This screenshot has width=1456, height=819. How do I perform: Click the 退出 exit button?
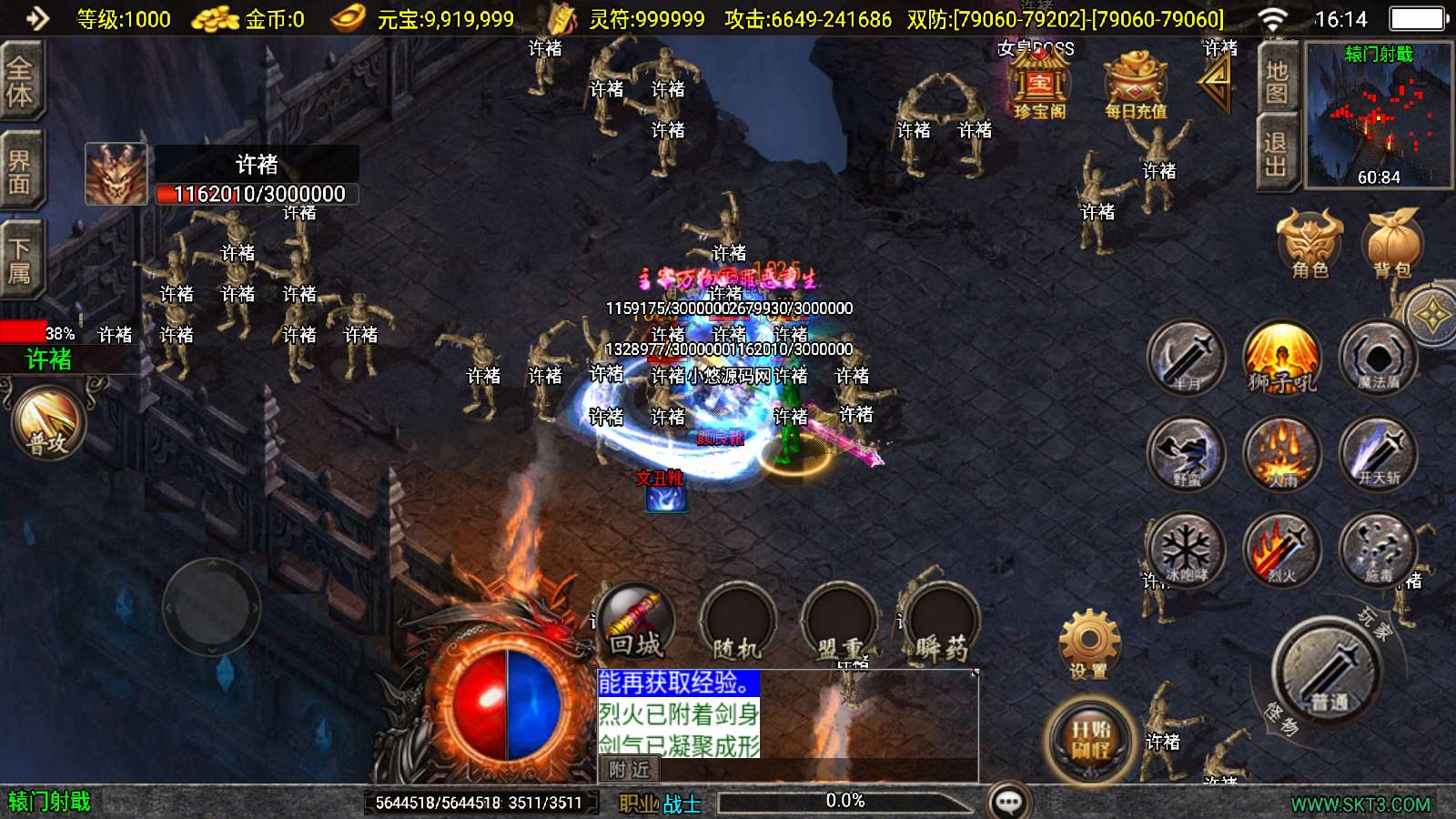(1276, 155)
